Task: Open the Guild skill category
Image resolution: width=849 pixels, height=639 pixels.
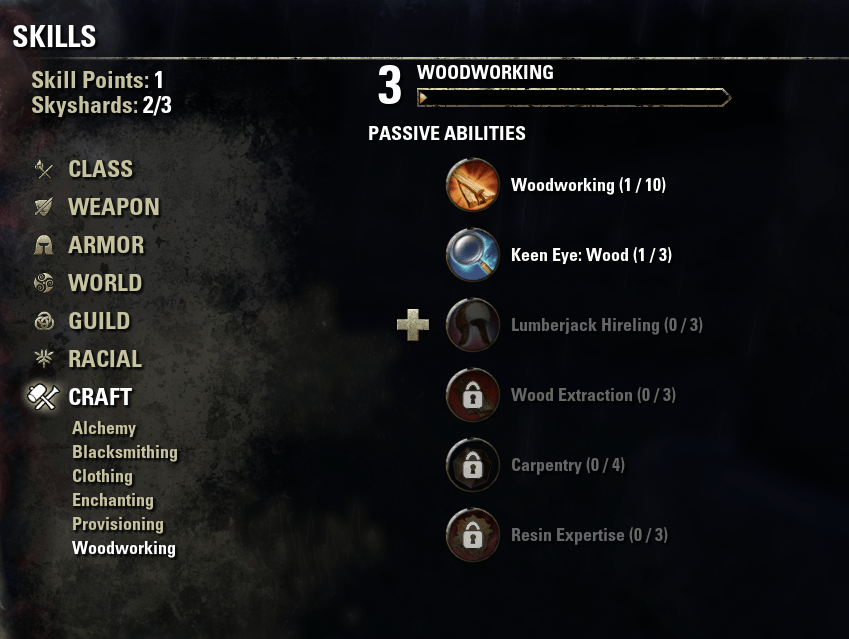Action: 99,321
